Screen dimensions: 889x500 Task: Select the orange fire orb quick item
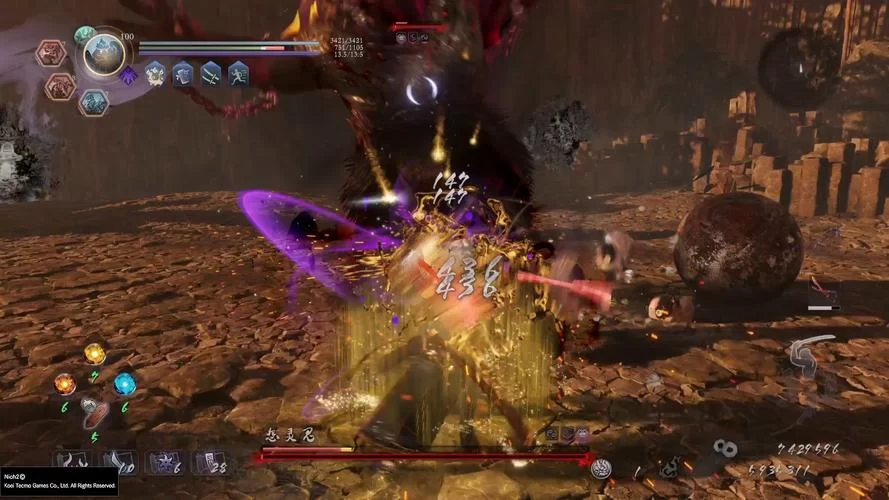65,383
